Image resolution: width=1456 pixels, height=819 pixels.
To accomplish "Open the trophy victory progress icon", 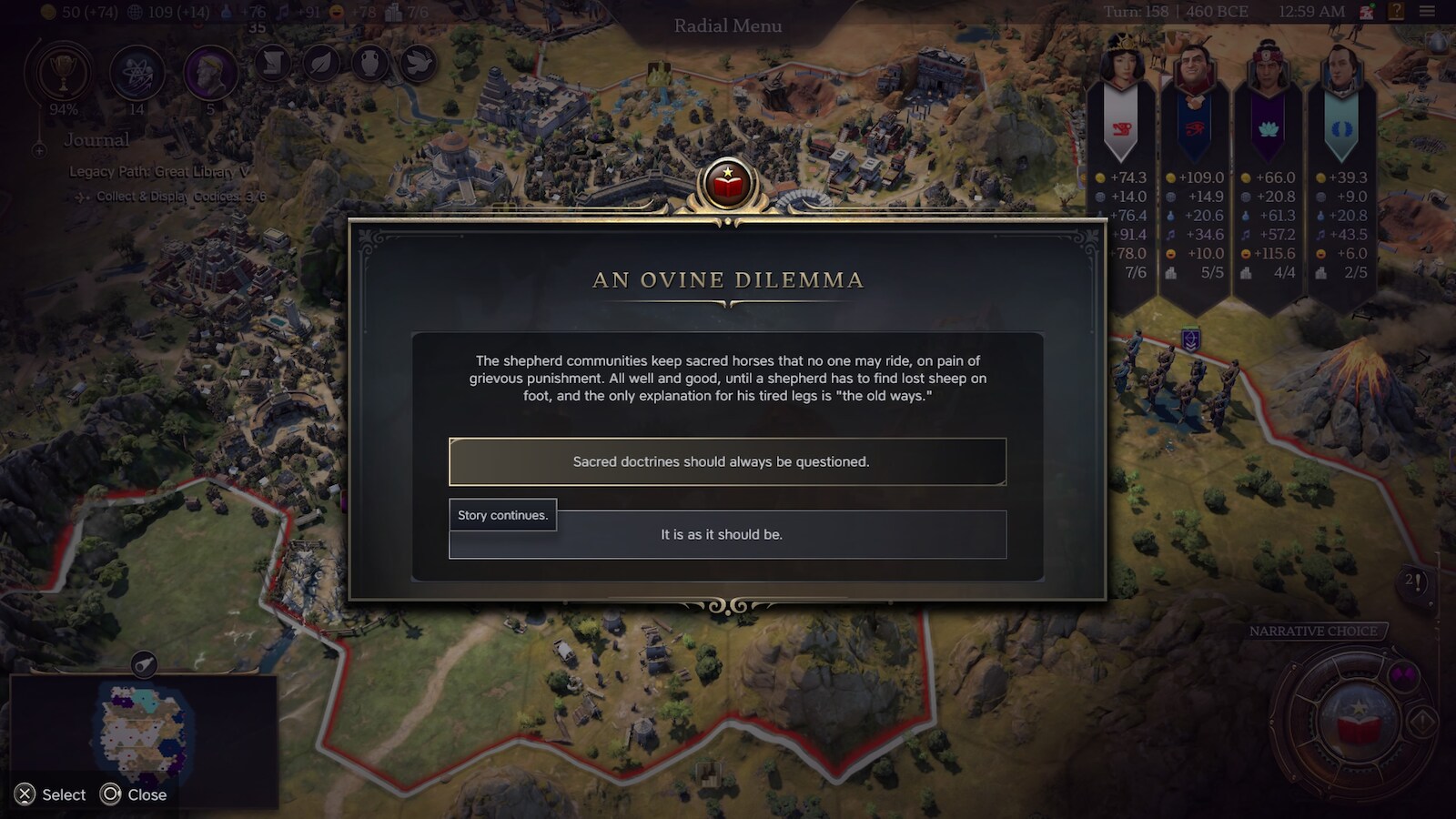I will (x=63, y=73).
